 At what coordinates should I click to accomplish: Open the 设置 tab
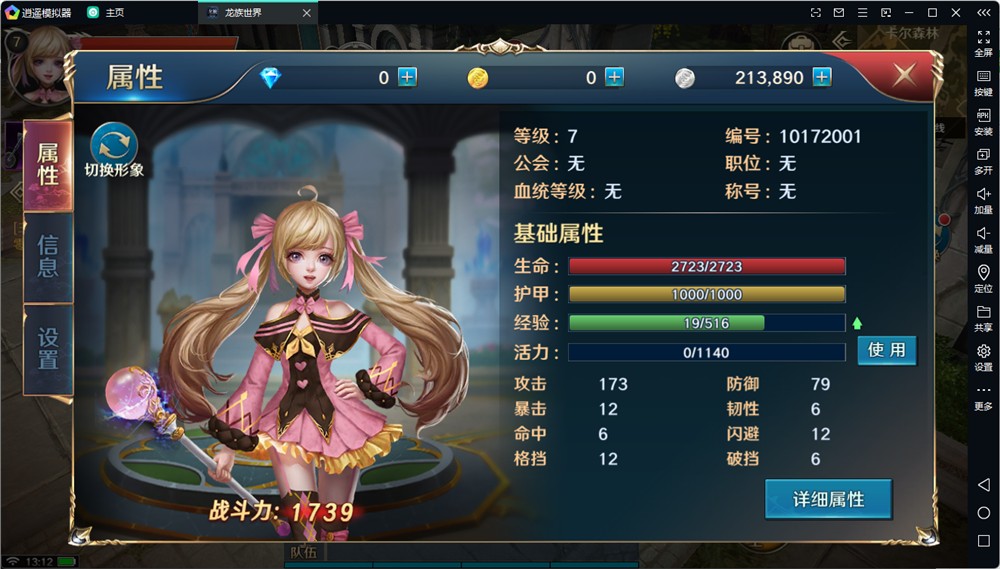click(x=48, y=347)
